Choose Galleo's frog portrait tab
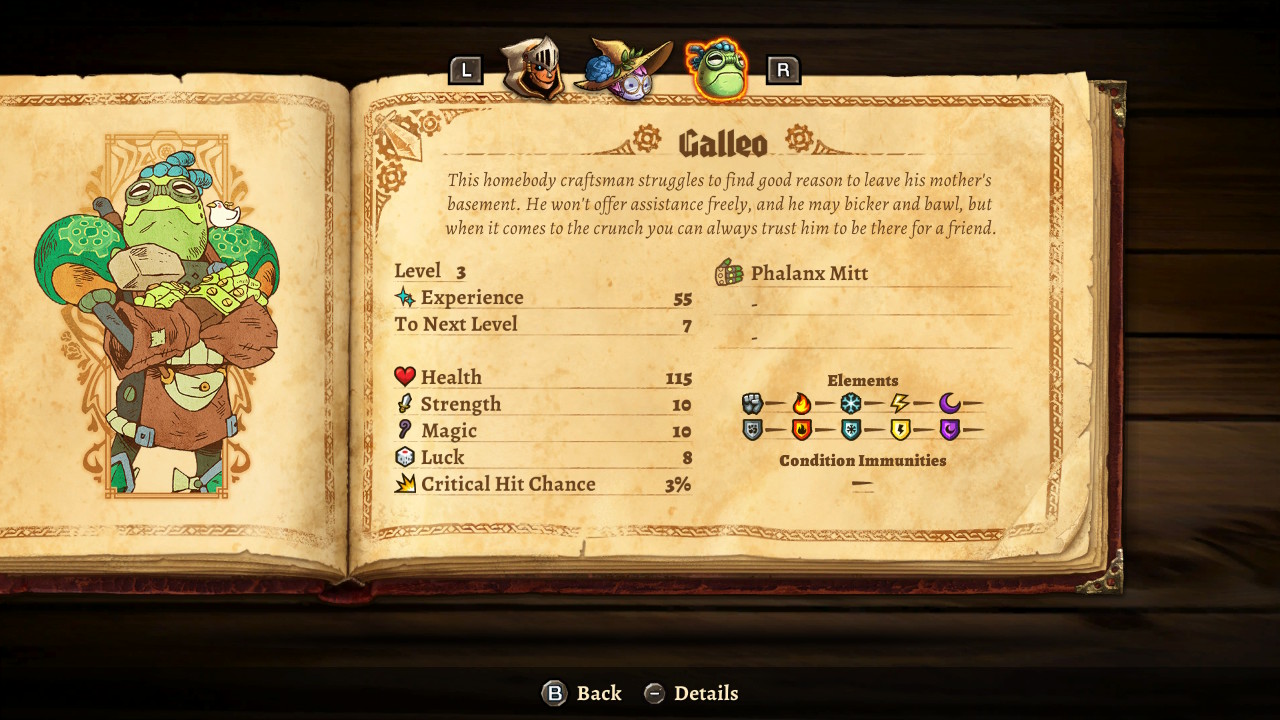The width and height of the screenshot is (1280, 720). [x=717, y=70]
